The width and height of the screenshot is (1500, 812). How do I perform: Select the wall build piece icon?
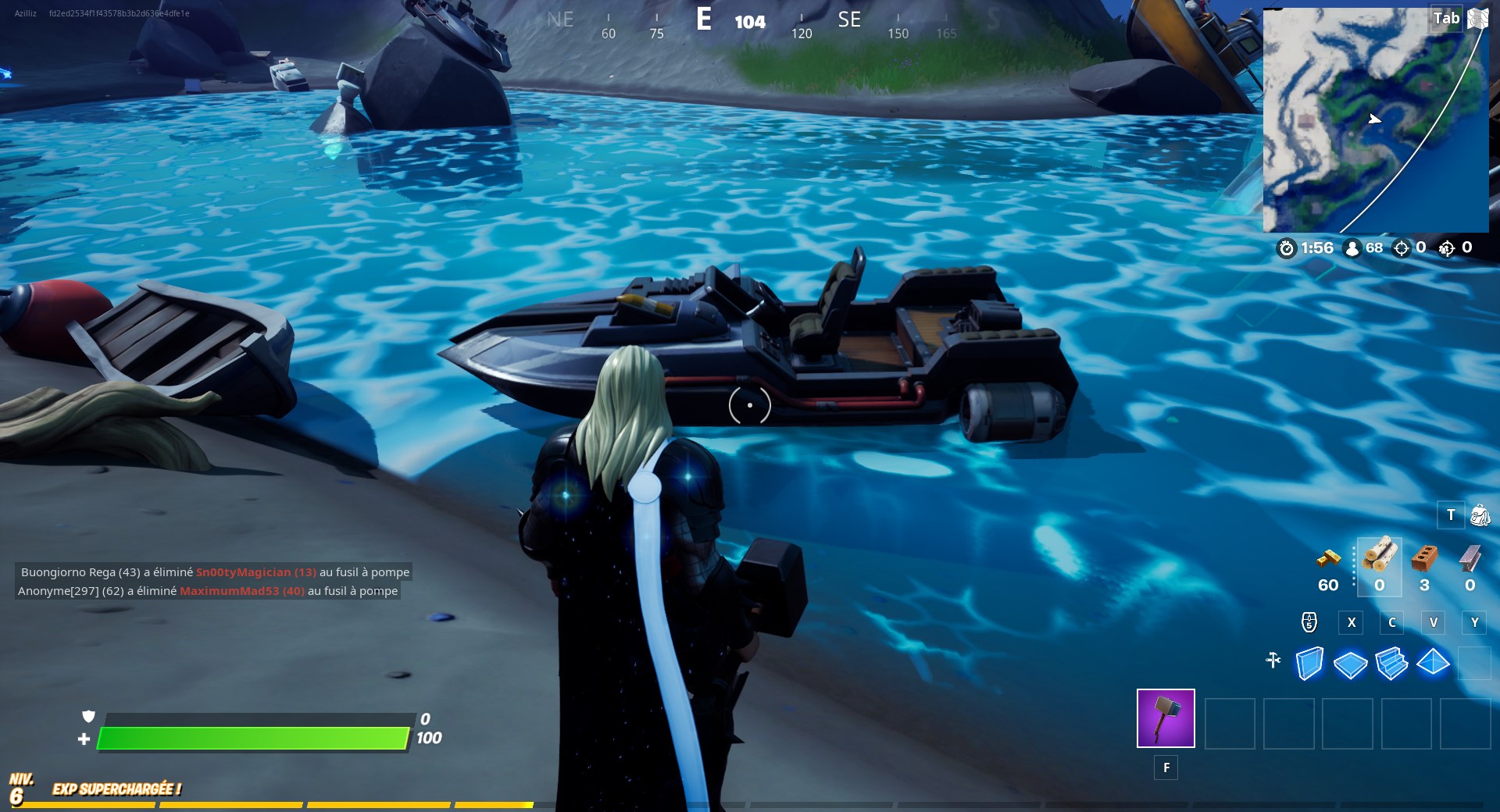click(x=1309, y=663)
